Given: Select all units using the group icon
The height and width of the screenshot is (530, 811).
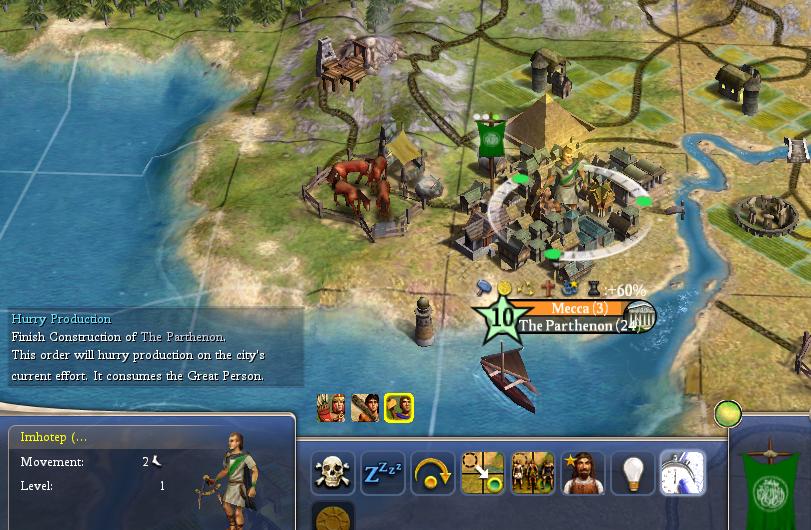Looking at the screenshot, I should [x=532, y=473].
